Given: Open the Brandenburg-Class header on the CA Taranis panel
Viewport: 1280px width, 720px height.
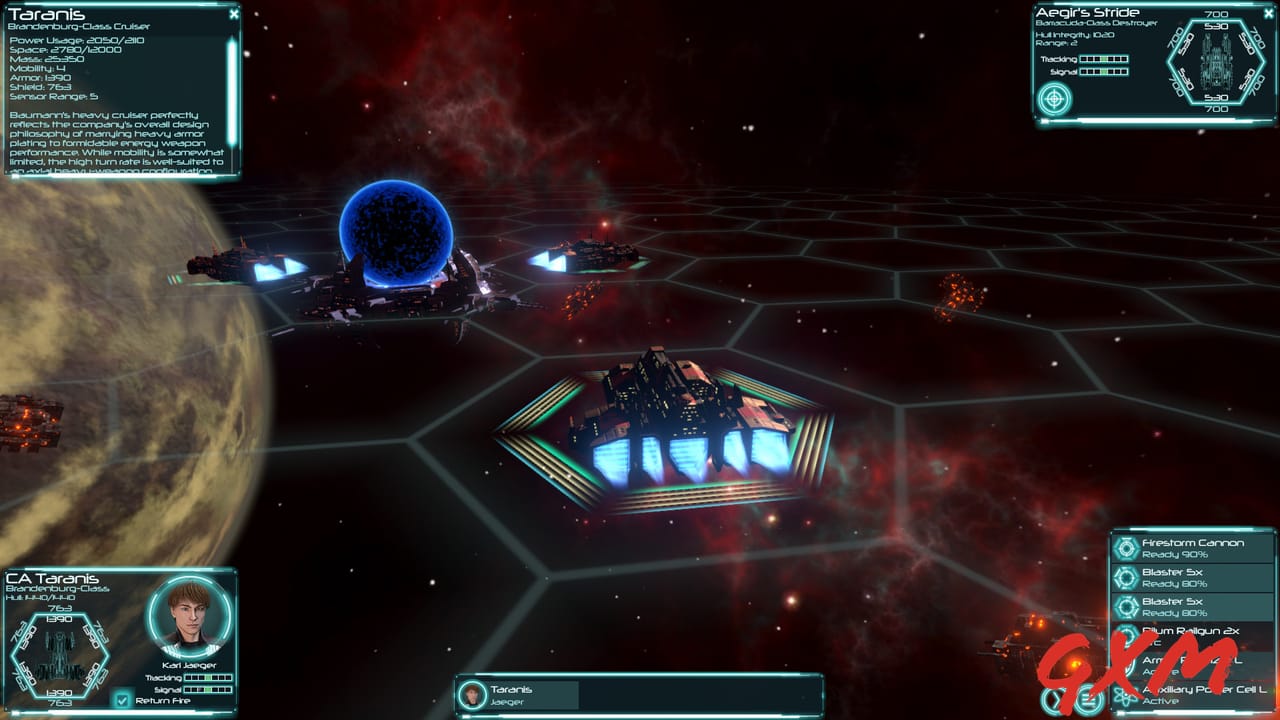Looking at the screenshot, I should point(60,589).
